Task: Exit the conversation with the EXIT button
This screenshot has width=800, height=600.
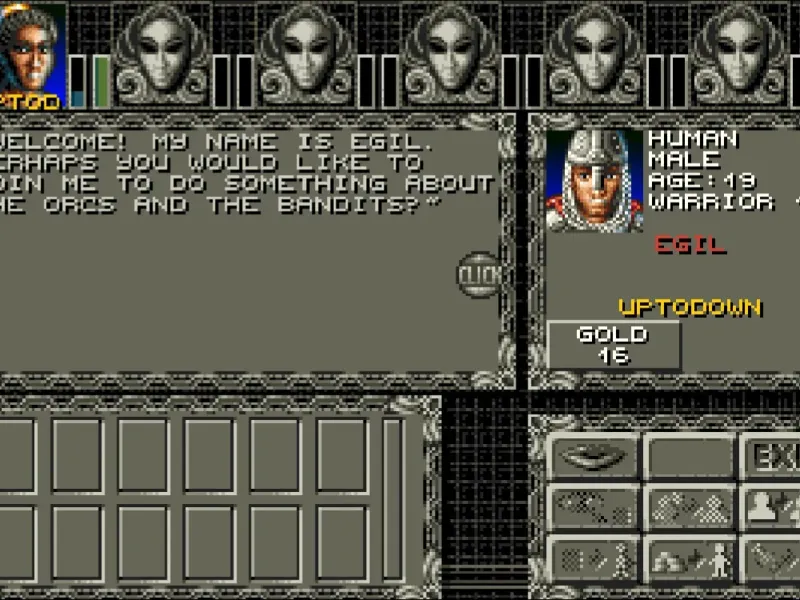Action: click(772, 457)
